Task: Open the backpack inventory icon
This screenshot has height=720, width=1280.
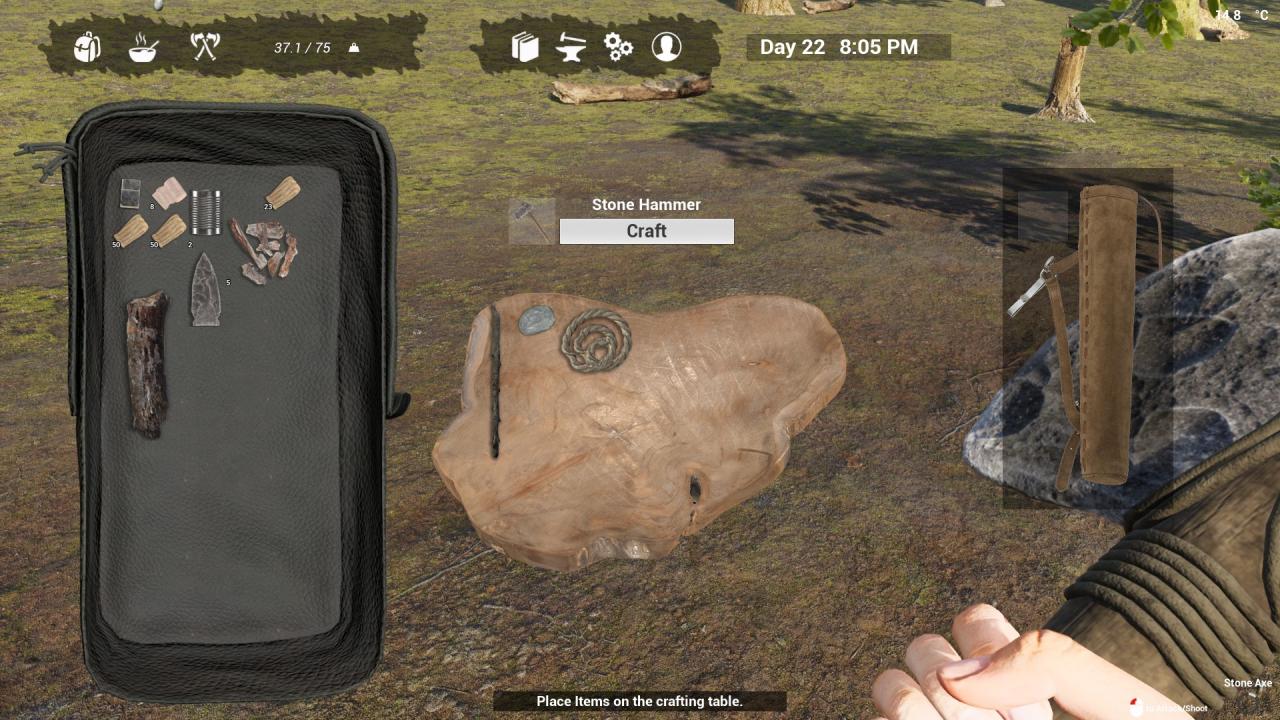Action: click(x=88, y=46)
